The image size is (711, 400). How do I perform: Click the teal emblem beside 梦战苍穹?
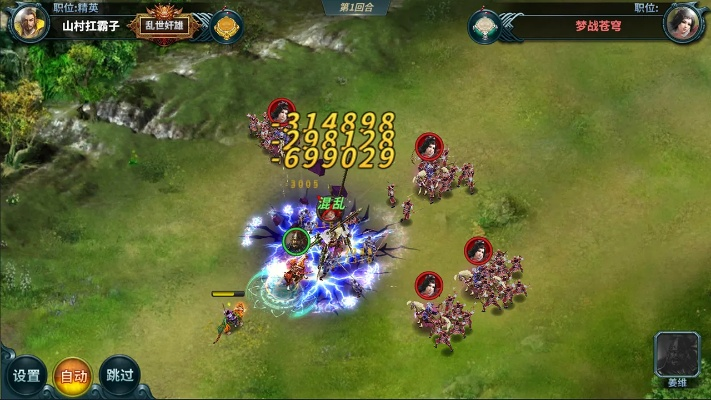tap(487, 26)
